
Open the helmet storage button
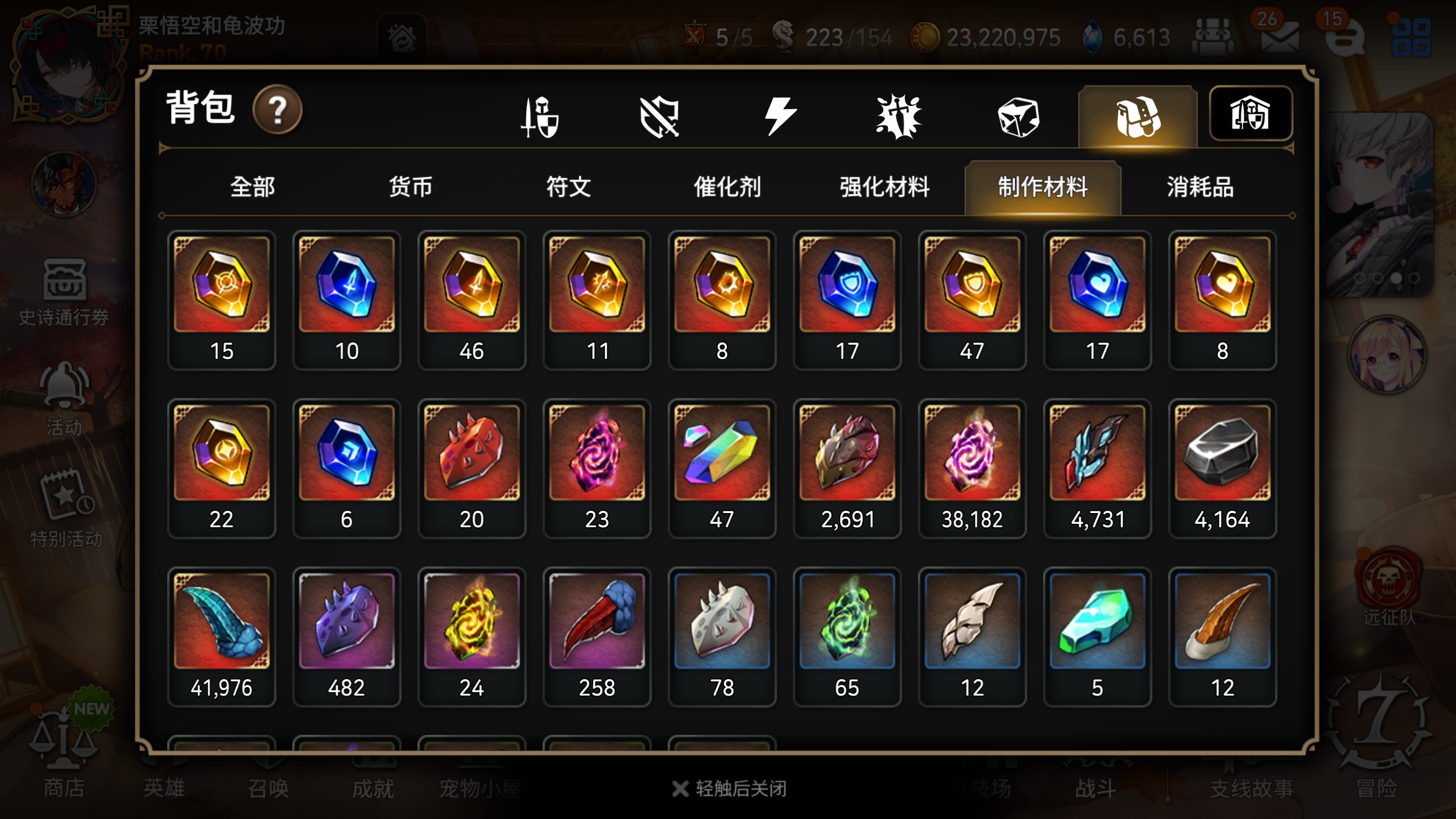(1250, 114)
